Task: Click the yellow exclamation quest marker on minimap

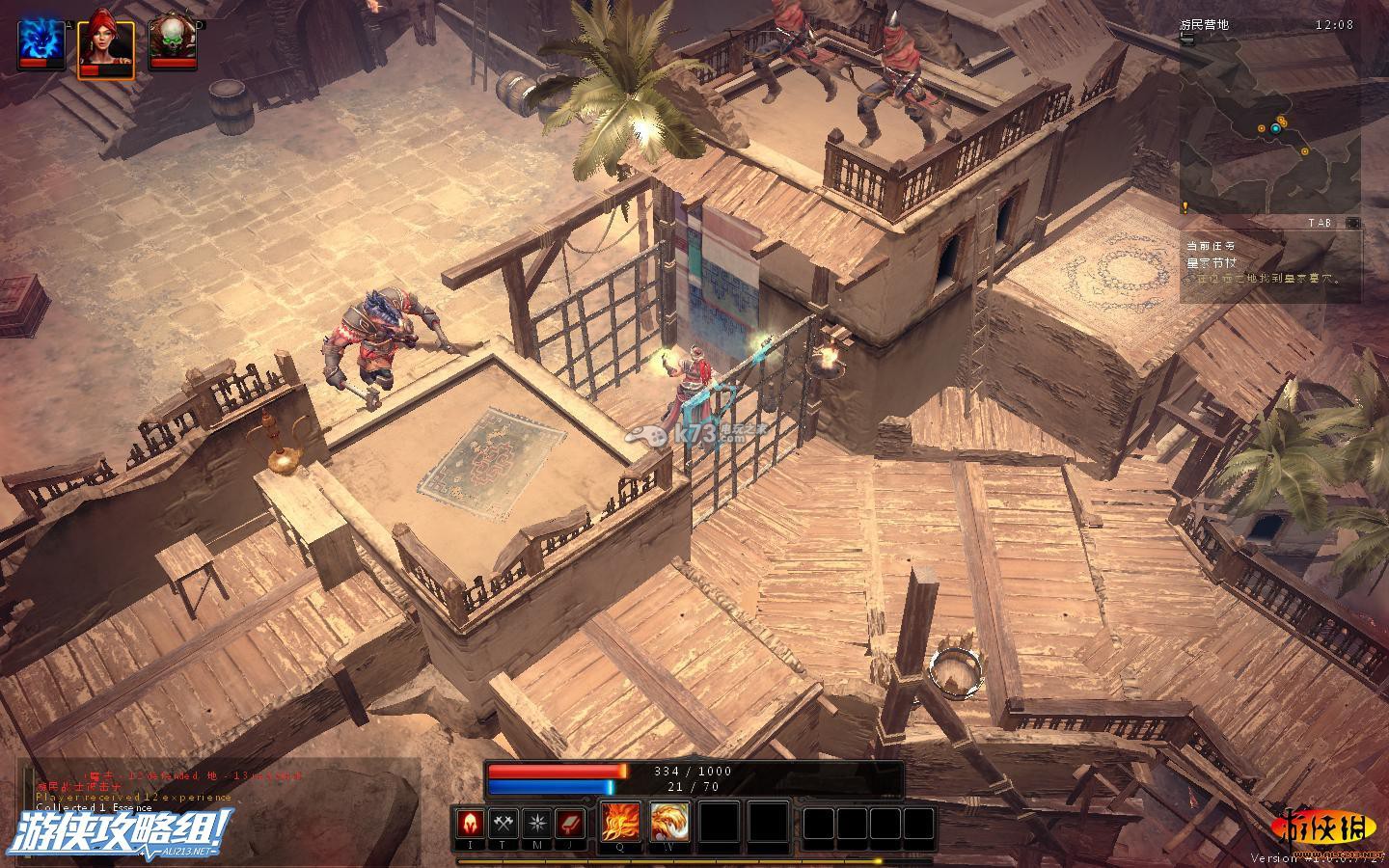Action: pos(1185,206)
